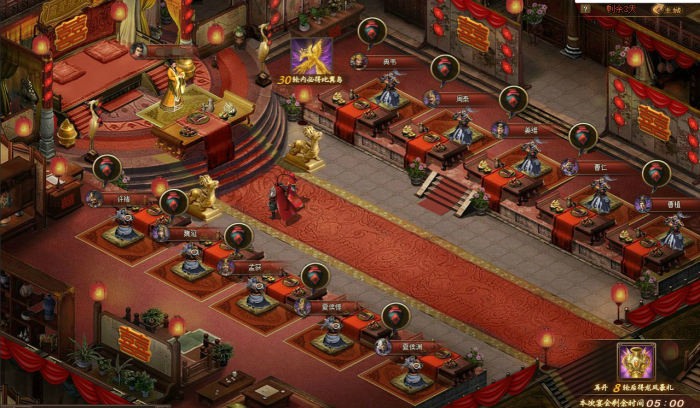Toast 周泰 using his wine cup bubble
Image resolution: width=700 pixels, height=408 pixels.
(x=445, y=69)
